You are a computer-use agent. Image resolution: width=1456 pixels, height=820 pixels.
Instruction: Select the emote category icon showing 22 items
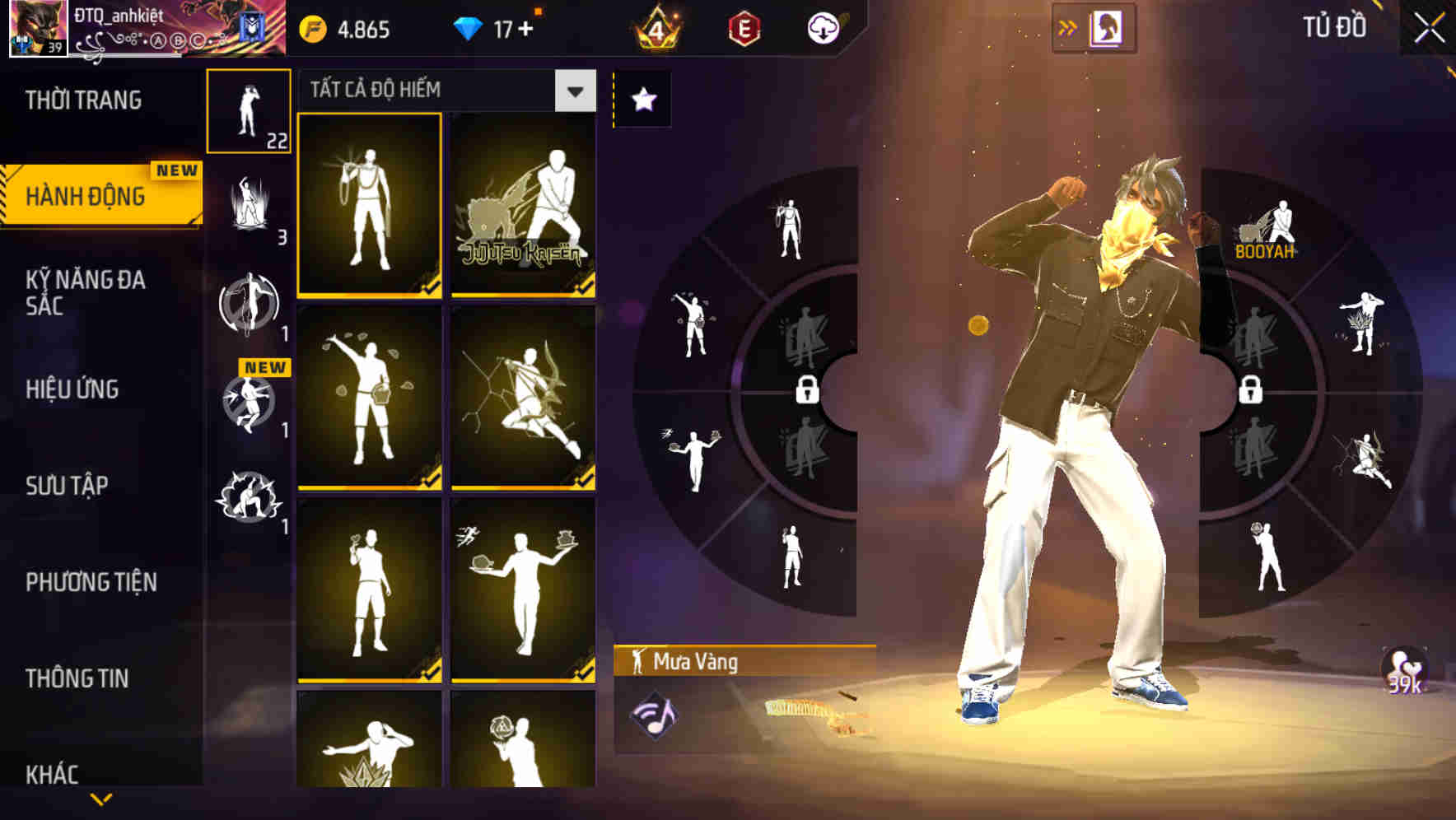click(x=250, y=111)
